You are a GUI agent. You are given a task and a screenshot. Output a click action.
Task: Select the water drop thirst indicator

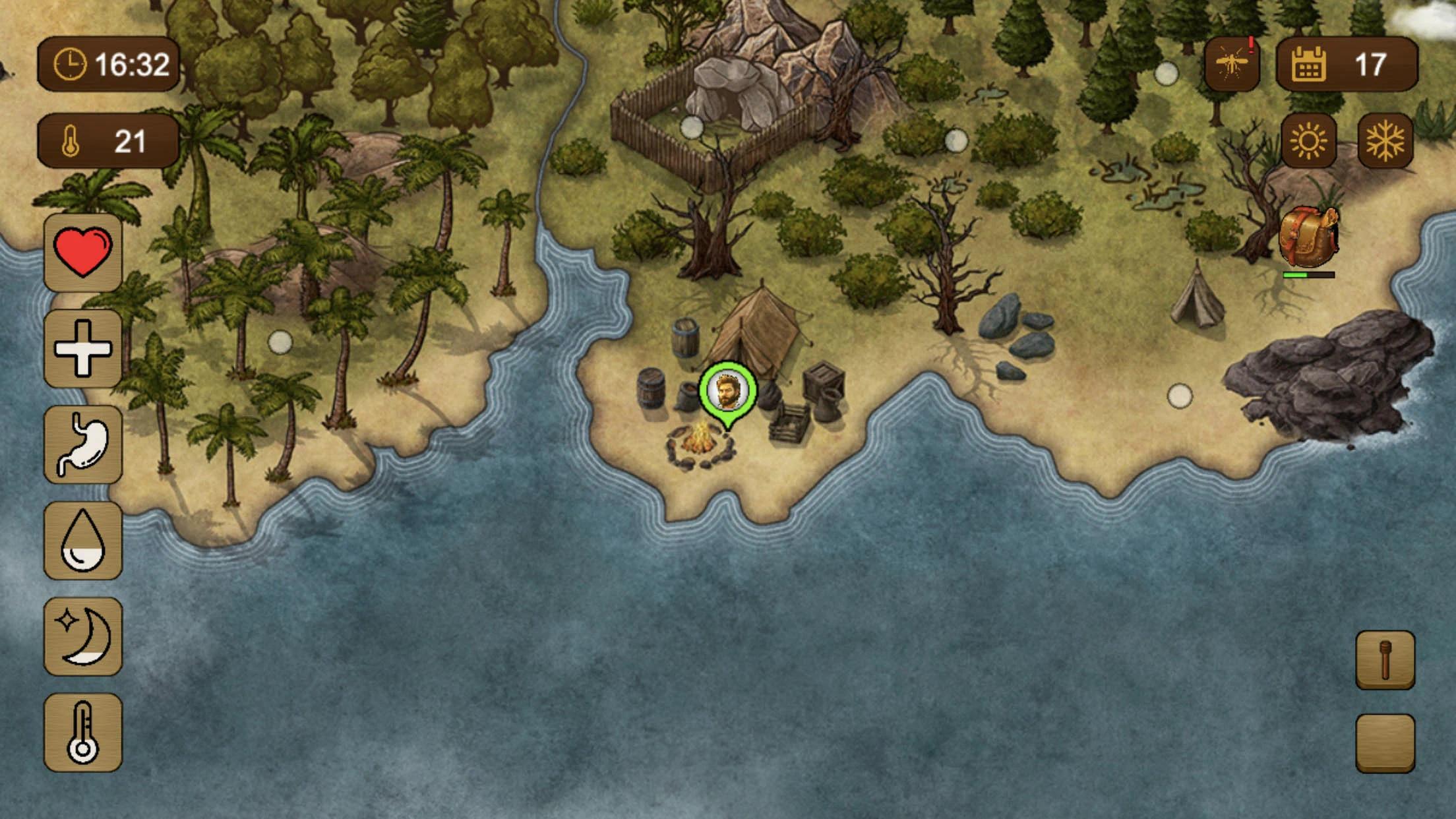[83, 540]
